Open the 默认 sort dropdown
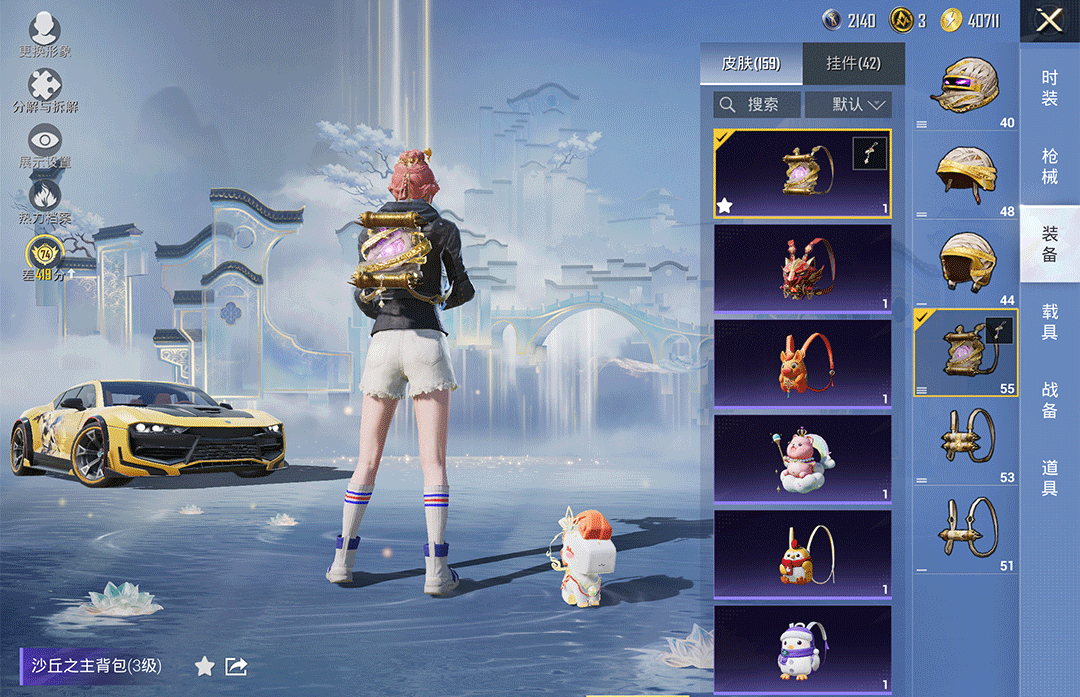This screenshot has height=697, width=1080. [848, 104]
